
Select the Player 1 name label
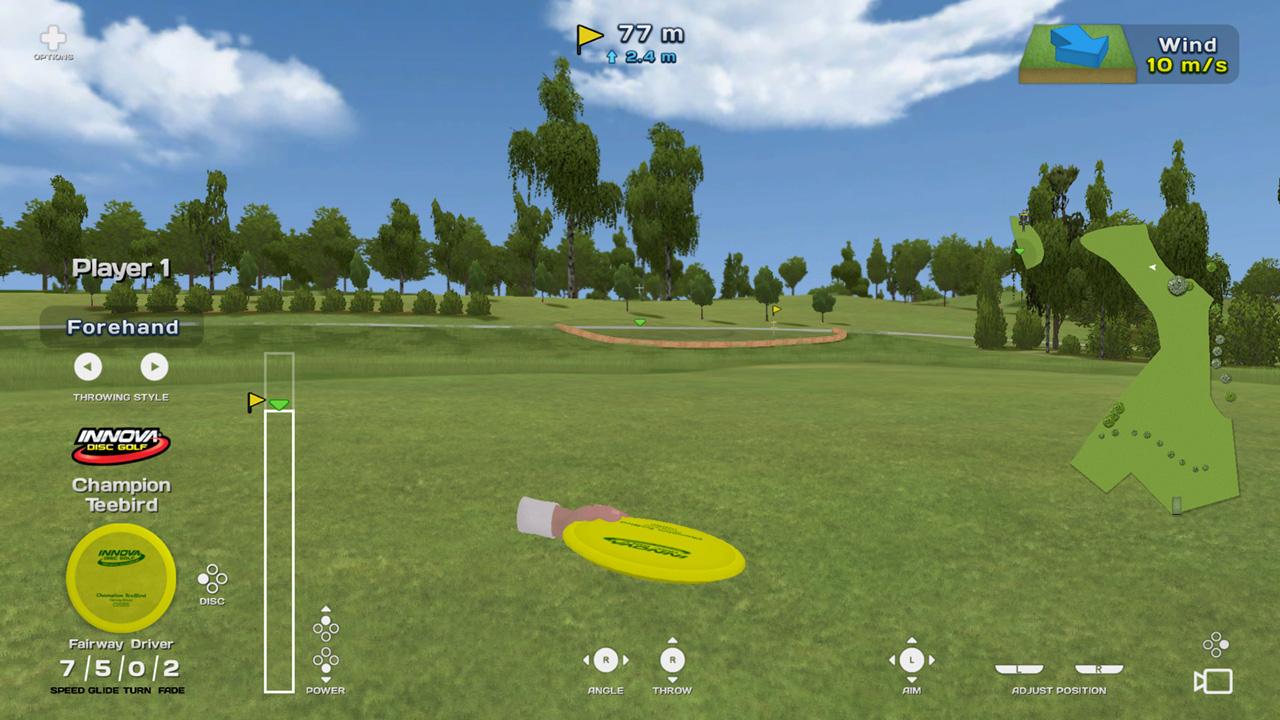120,267
